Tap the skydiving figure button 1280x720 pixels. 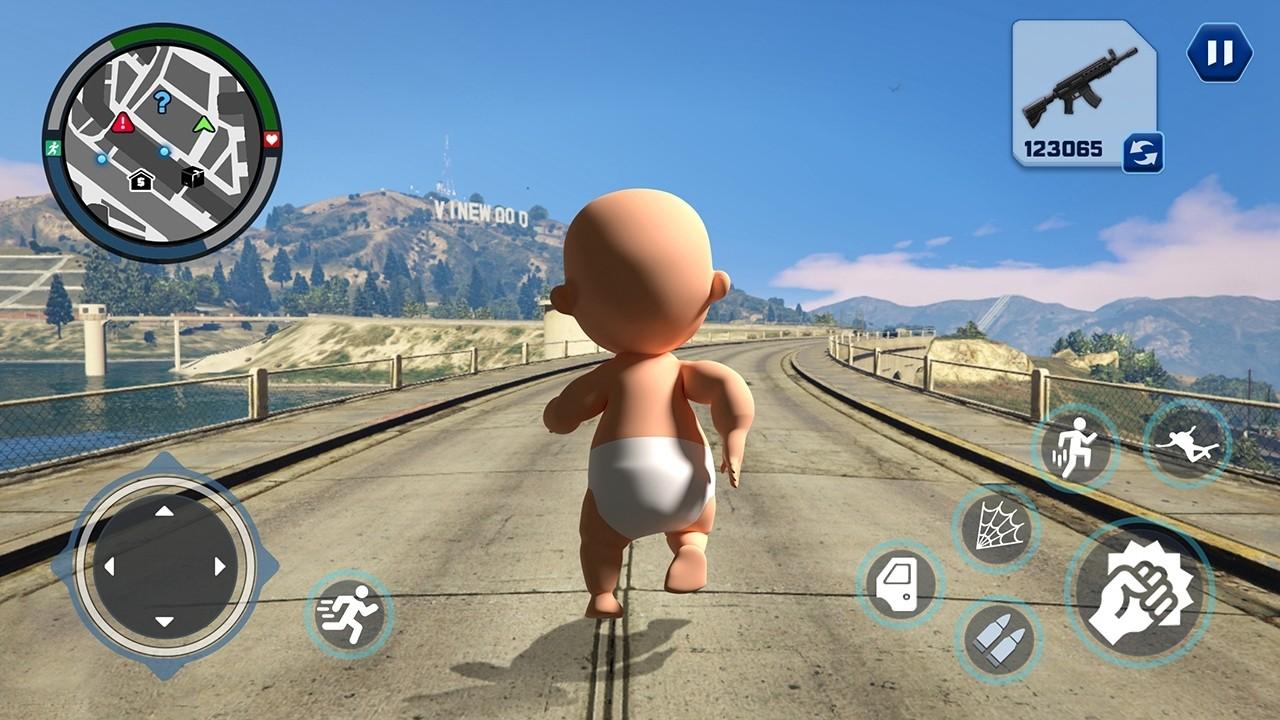pos(1187,443)
